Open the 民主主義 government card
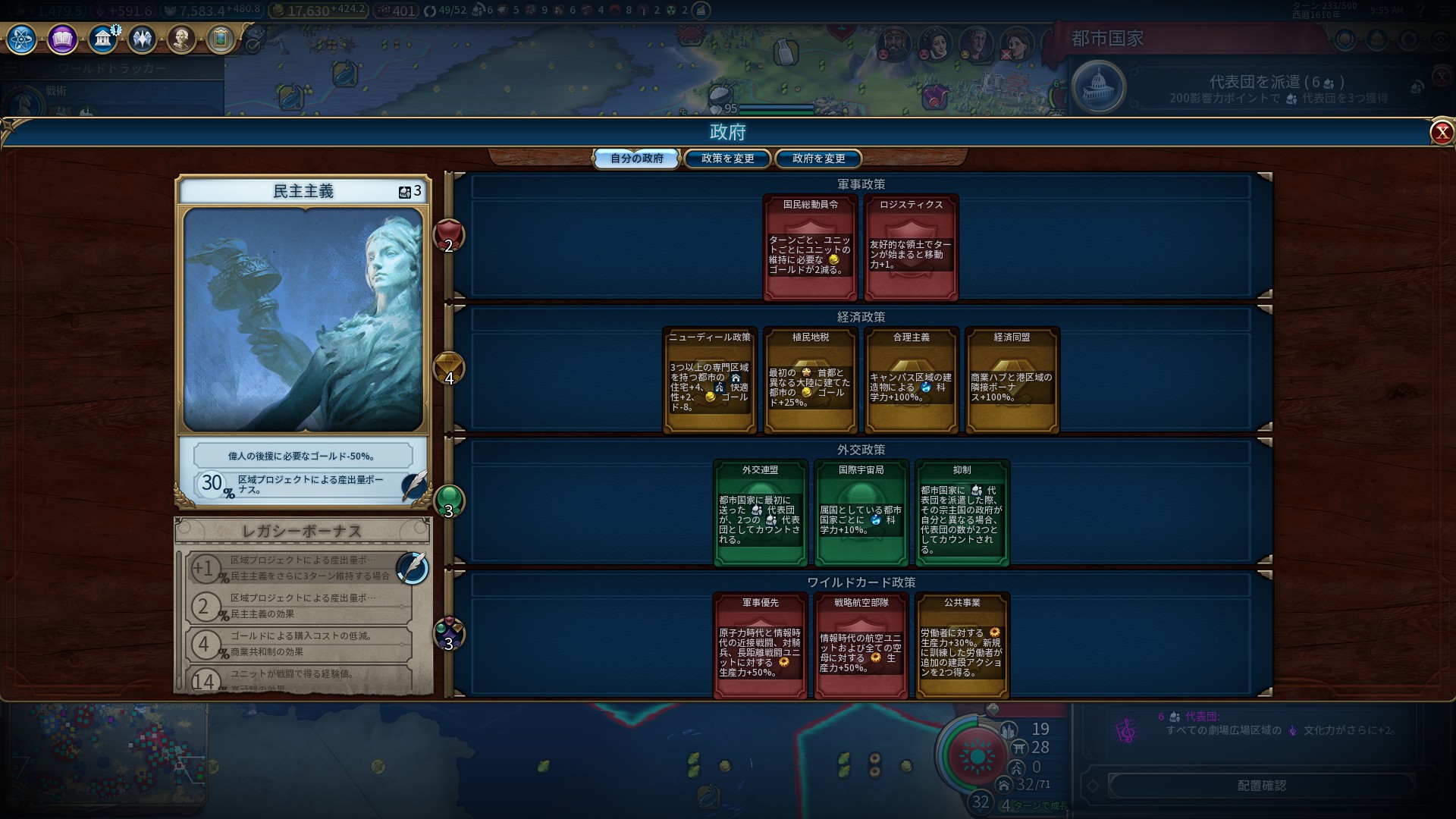 303,318
